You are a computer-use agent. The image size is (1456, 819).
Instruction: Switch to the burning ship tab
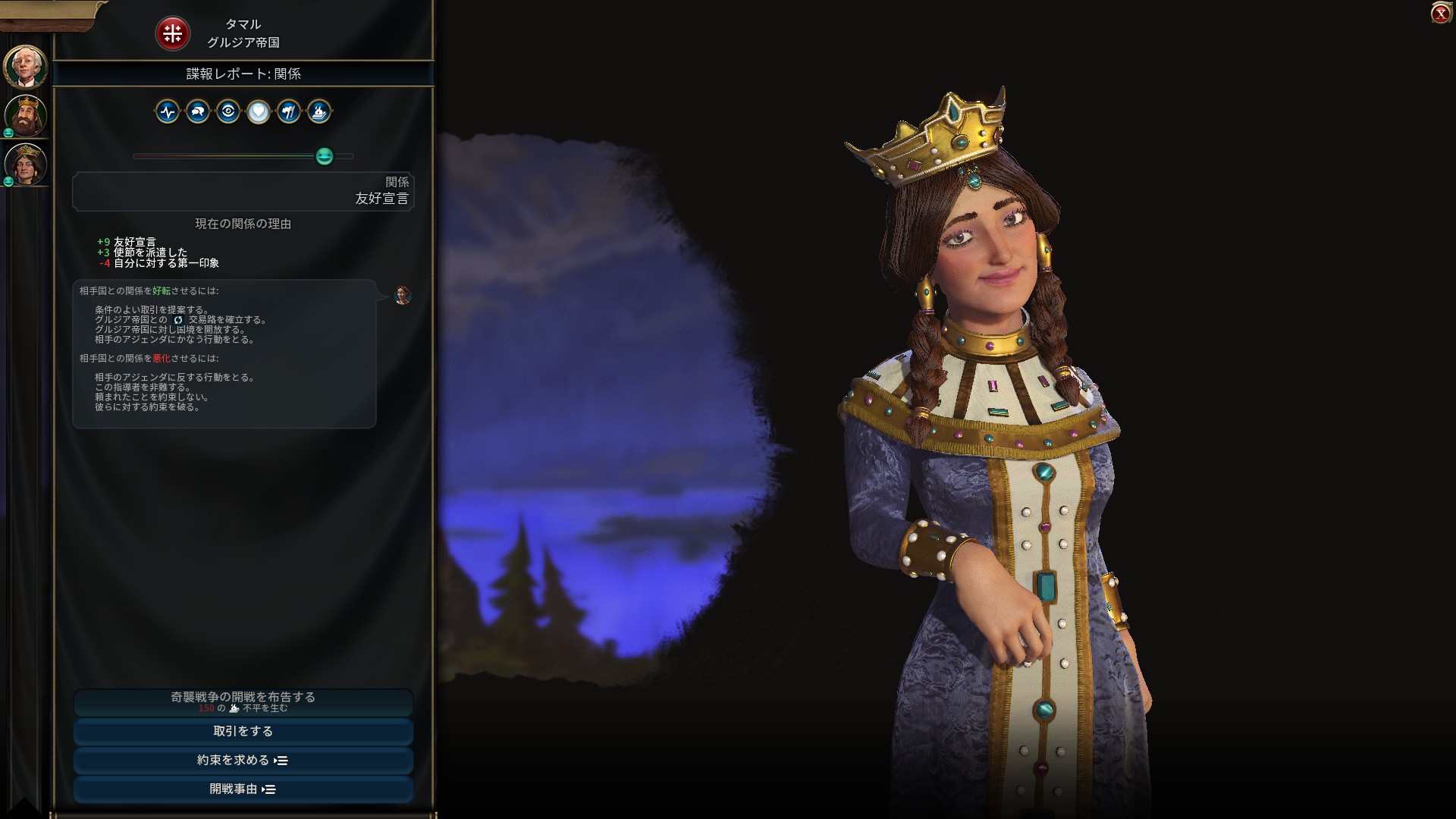[x=319, y=112]
